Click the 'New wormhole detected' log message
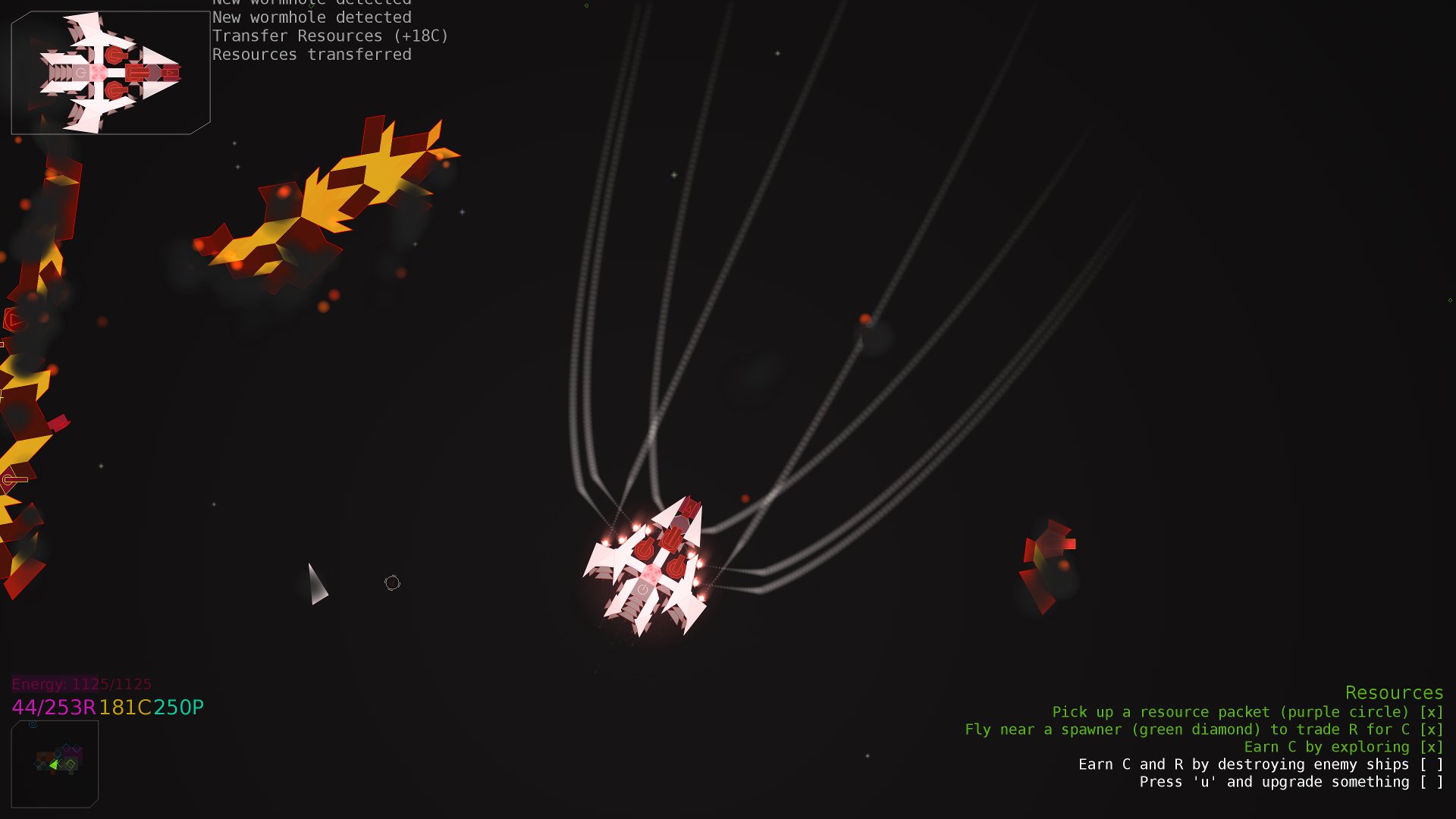The width and height of the screenshot is (1456, 819). (312, 17)
